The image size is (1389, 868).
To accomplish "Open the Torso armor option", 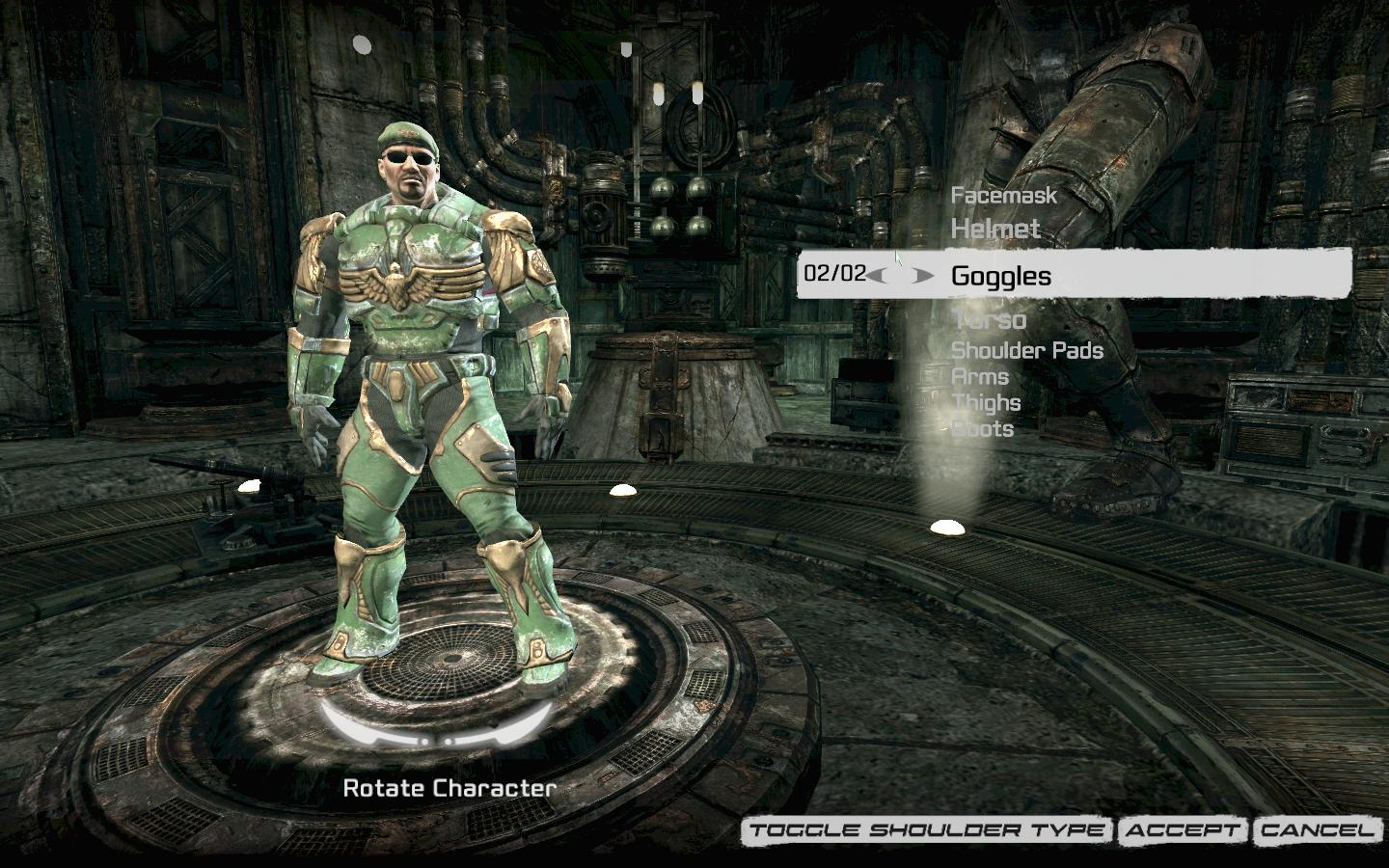I will pyautogui.click(x=989, y=319).
